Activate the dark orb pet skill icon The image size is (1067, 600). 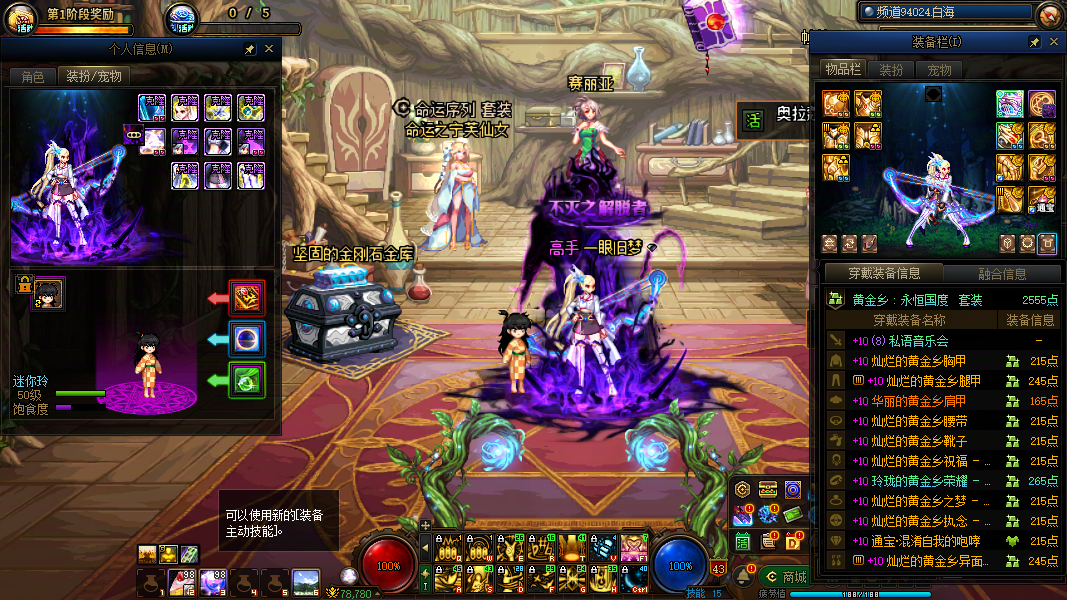pos(247,339)
